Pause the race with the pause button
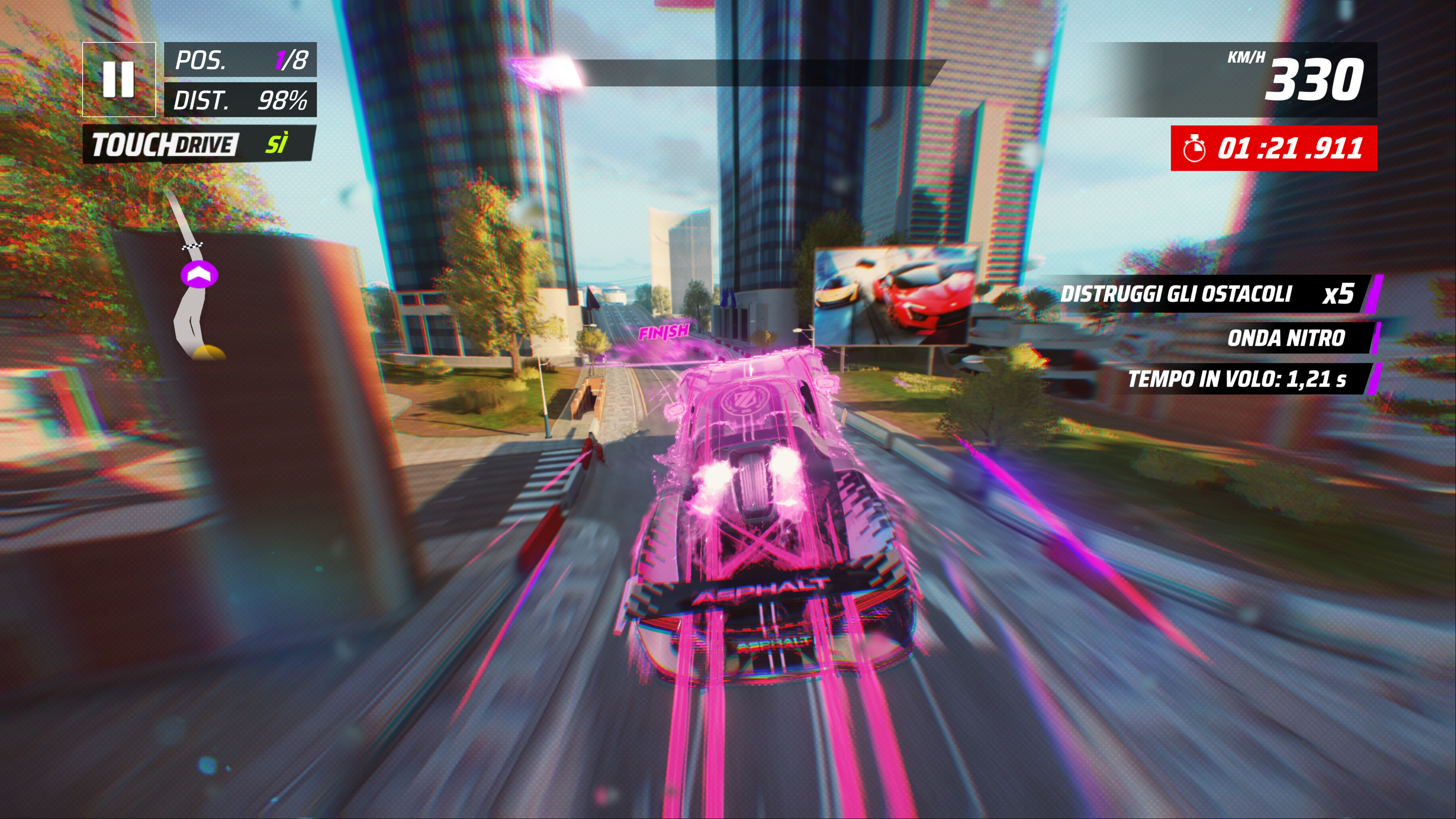The height and width of the screenshot is (819, 1456). coord(119,79)
